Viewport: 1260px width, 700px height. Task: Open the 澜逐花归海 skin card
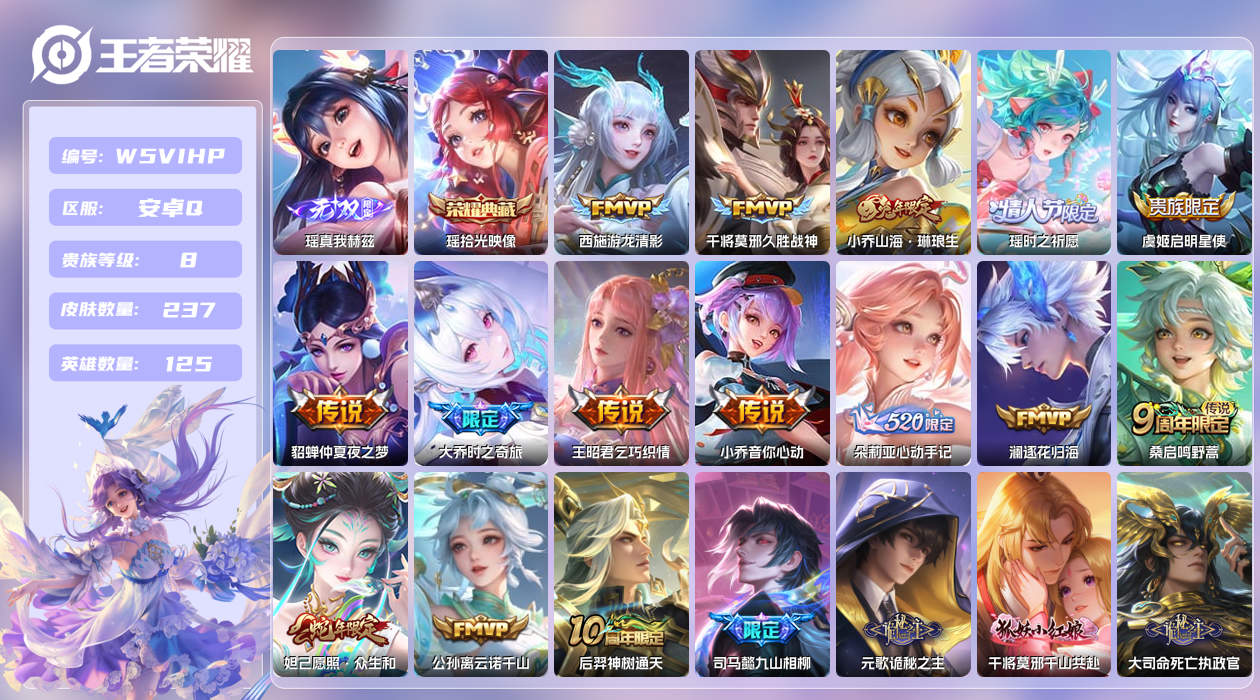(x=1044, y=363)
